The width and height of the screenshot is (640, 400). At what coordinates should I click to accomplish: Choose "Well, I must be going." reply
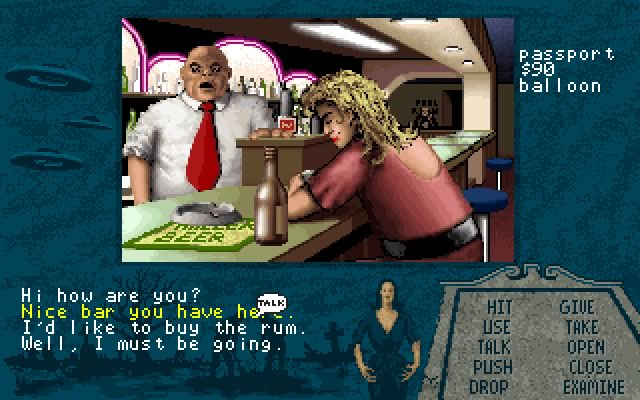pyautogui.click(x=152, y=345)
